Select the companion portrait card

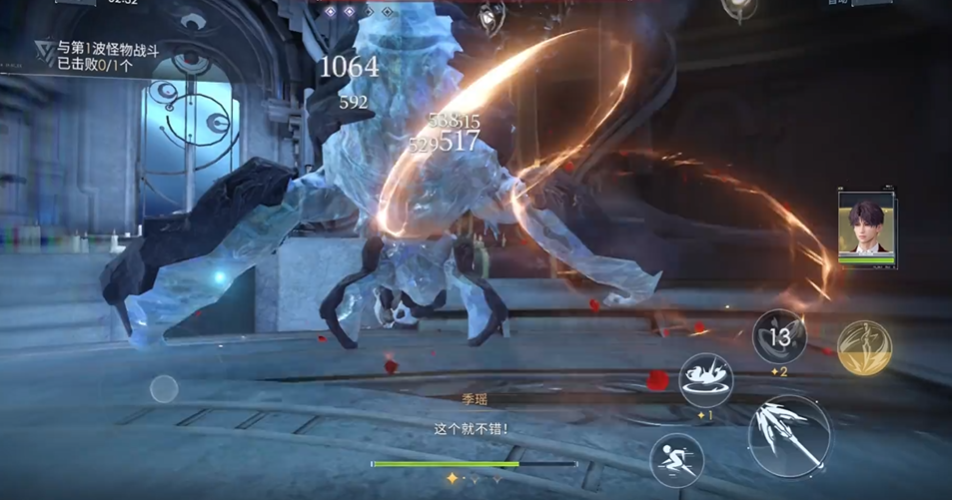(x=866, y=230)
